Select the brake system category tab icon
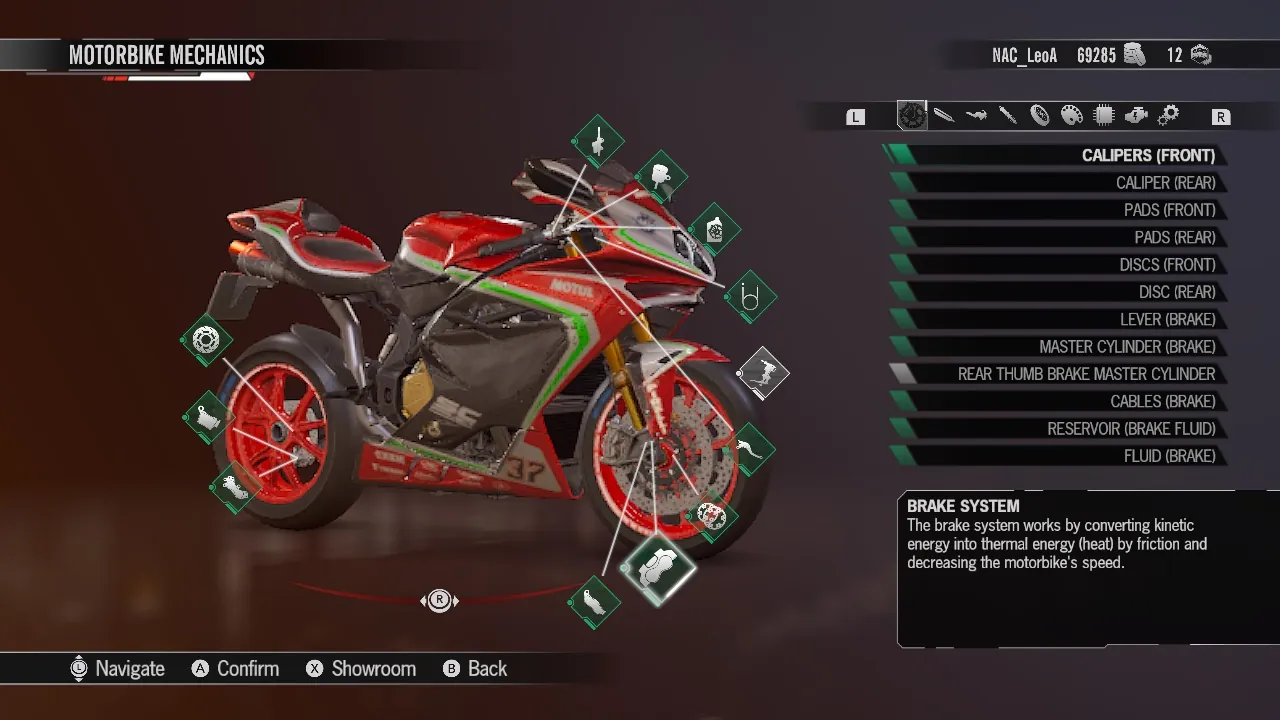Image resolution: width=1280 pixels, height=720 pixels. (x=910, y=115)
